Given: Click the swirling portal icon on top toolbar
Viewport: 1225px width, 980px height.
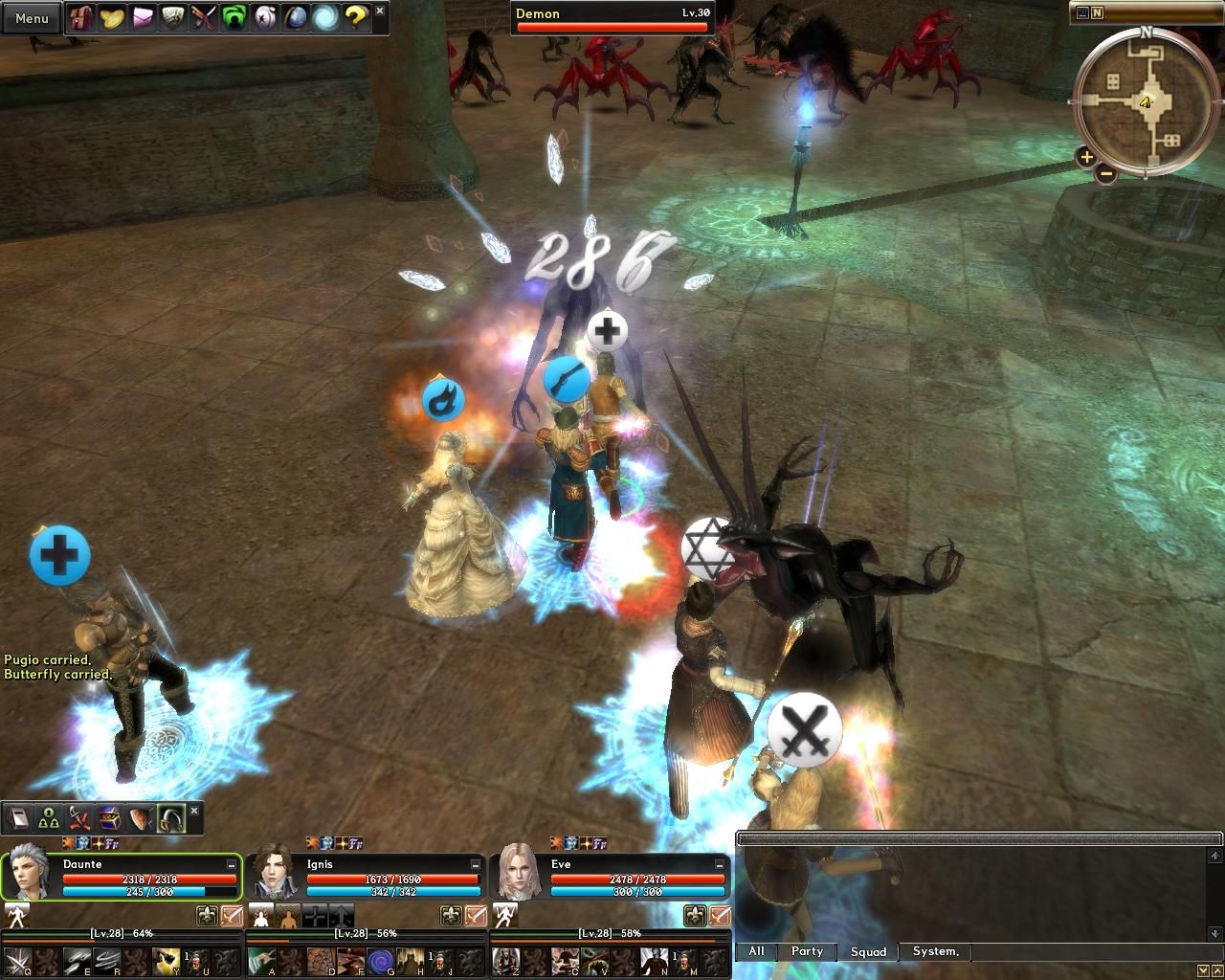Looking at the screenshot, I should click(324, 18).
